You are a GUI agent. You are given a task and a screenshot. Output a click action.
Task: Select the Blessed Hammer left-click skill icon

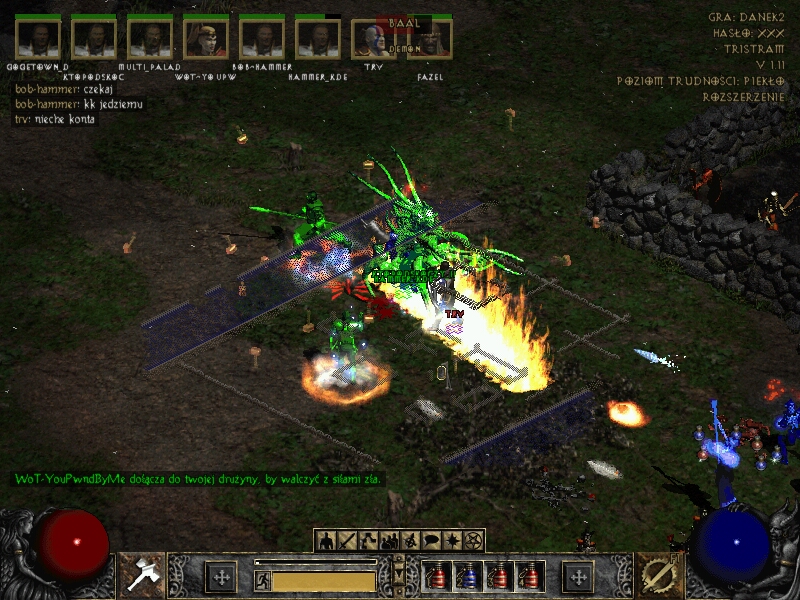(x=142, y=576)
